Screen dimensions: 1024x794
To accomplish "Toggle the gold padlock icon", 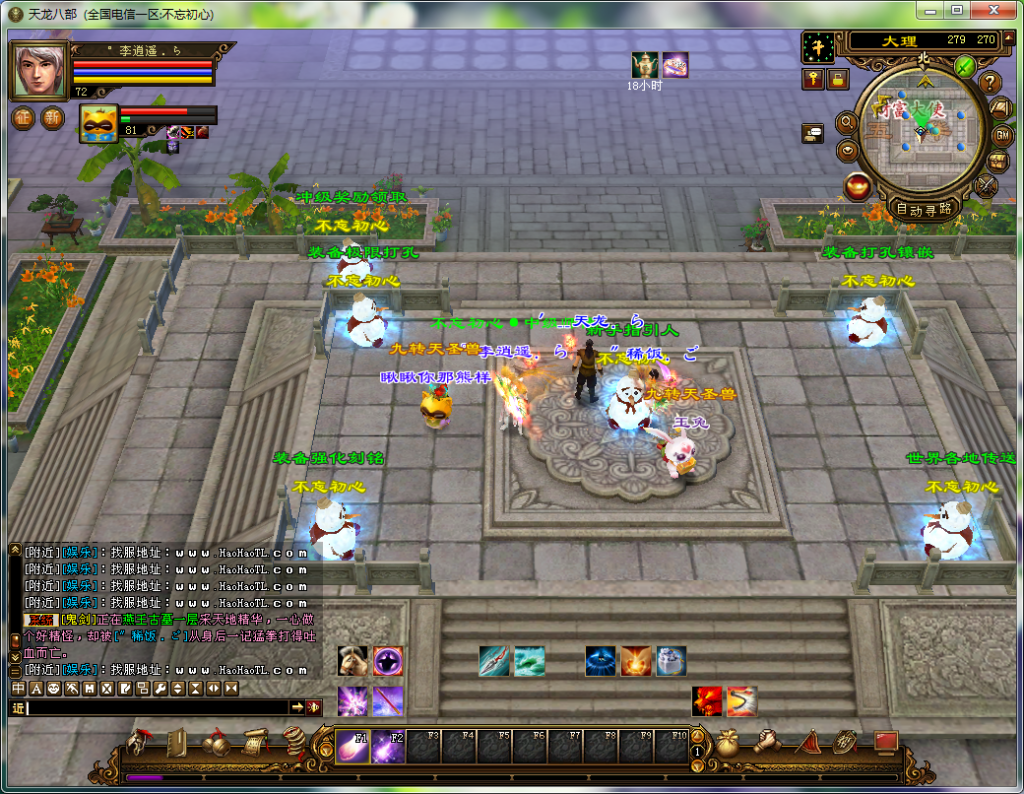I will [x=837, y=79].
